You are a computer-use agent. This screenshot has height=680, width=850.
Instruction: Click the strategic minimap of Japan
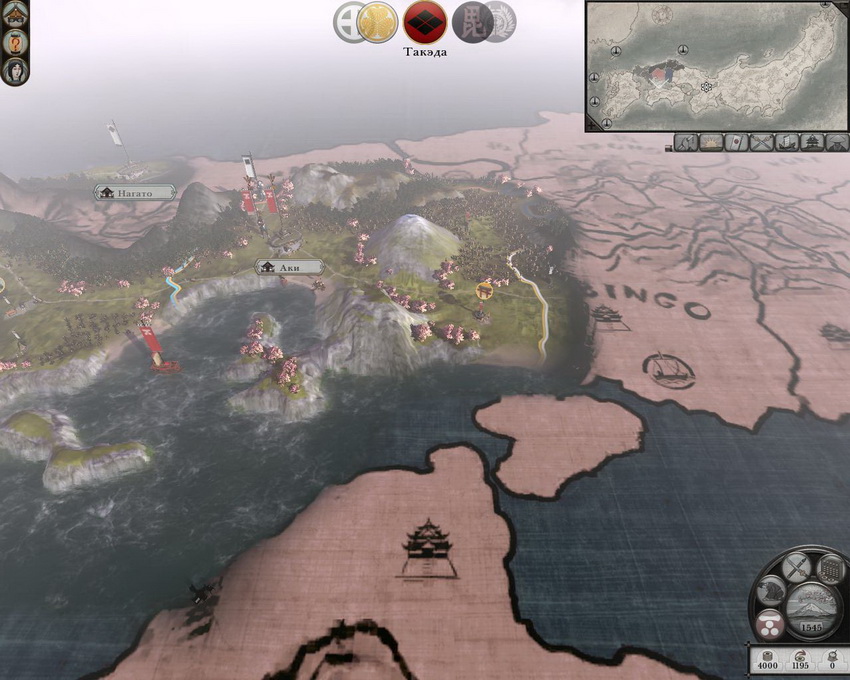(715, 65)
